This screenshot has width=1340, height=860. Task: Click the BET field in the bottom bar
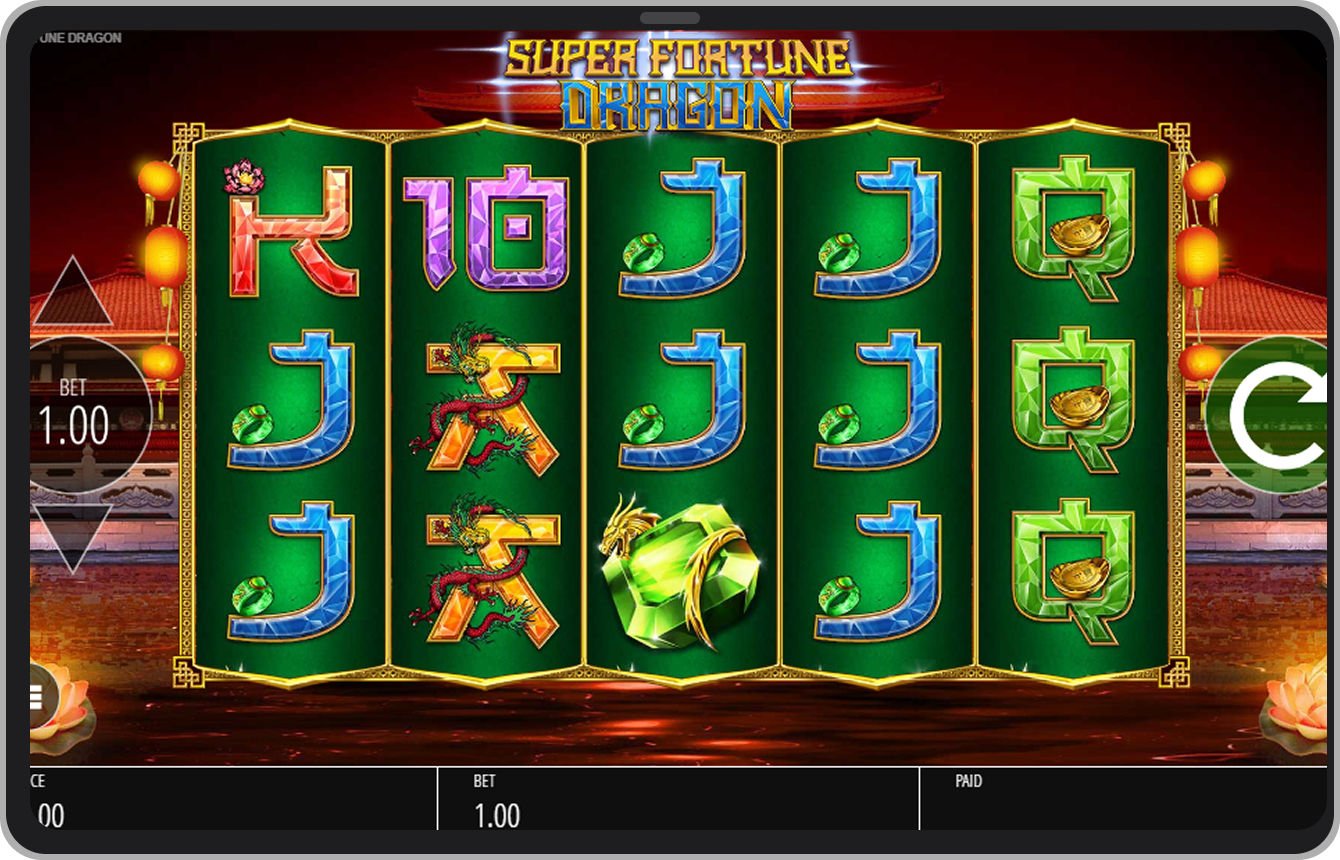click(500, 800)
